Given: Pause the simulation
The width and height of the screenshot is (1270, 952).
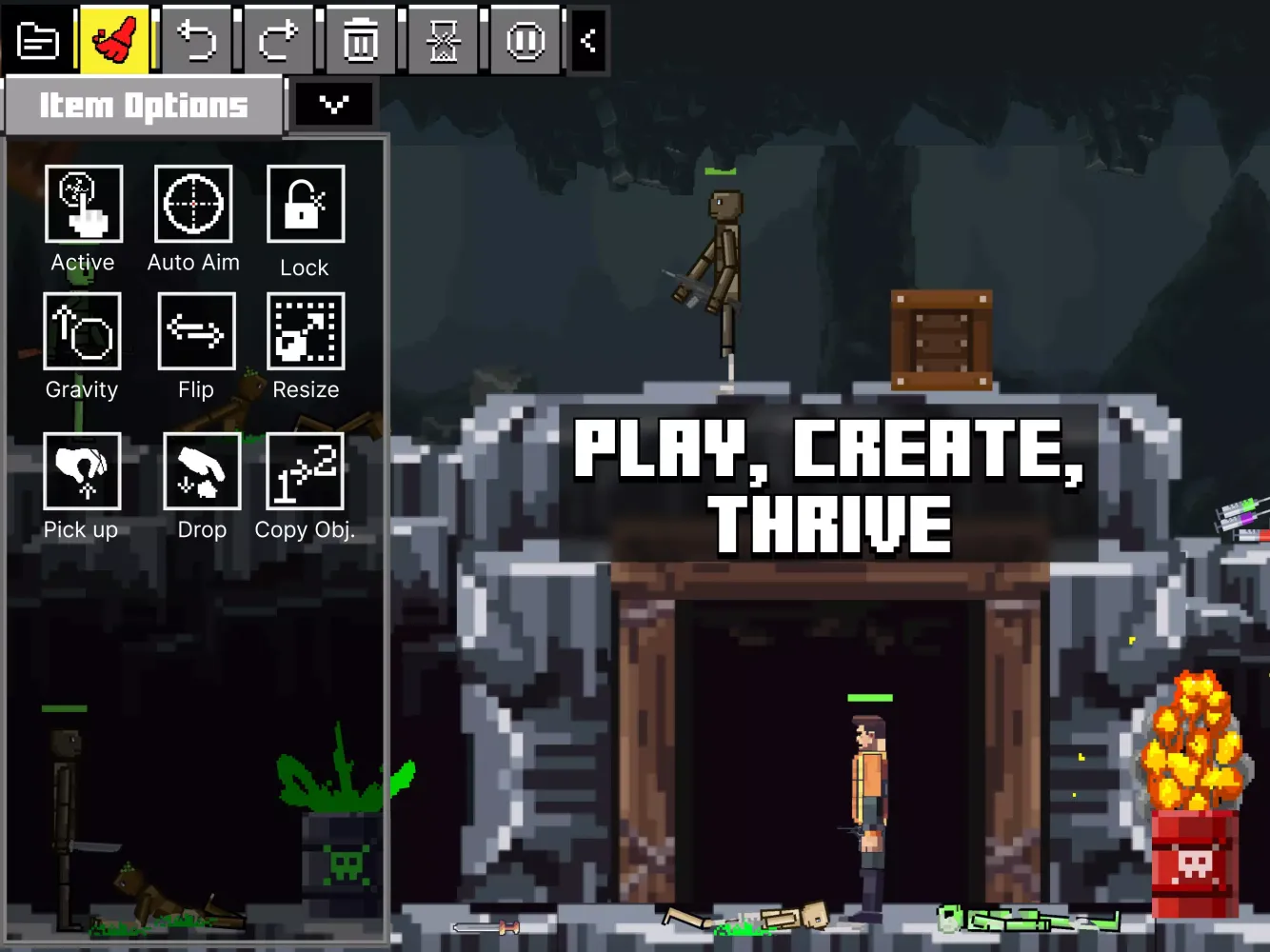Looking at the screenshot, I should 526,40.
